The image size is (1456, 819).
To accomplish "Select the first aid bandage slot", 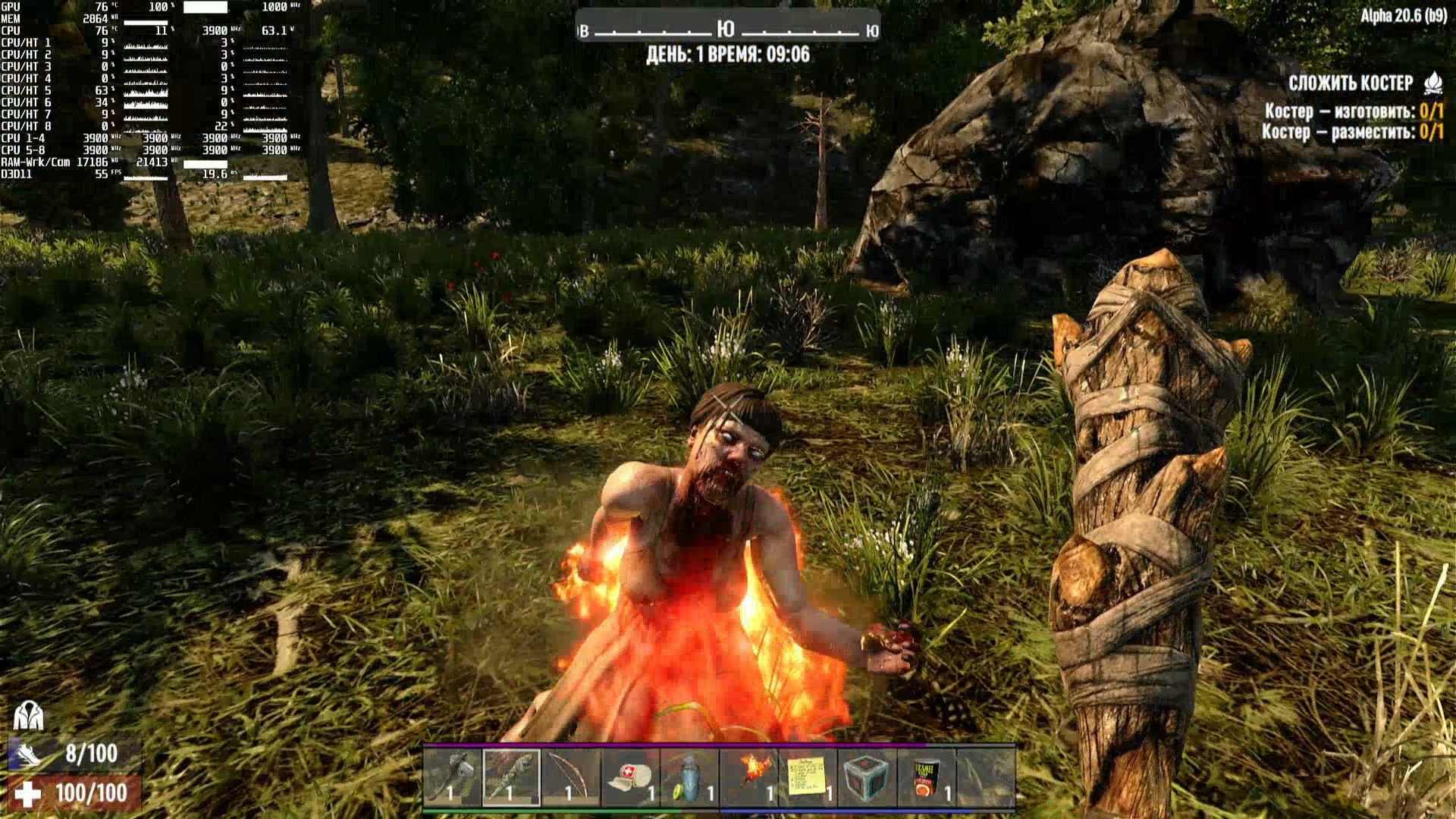I will 630,777.
